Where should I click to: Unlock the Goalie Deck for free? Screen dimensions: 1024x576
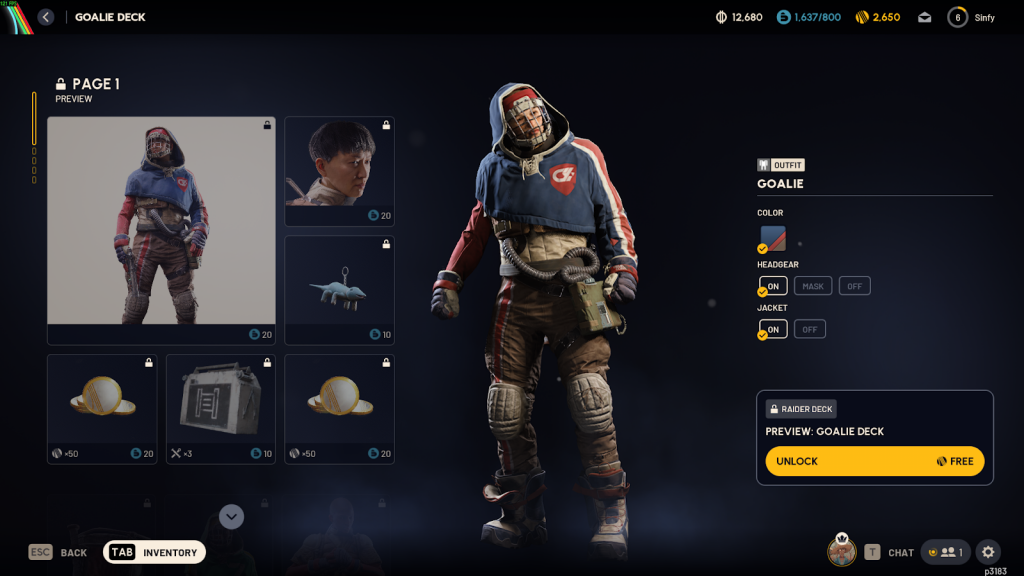874,461
